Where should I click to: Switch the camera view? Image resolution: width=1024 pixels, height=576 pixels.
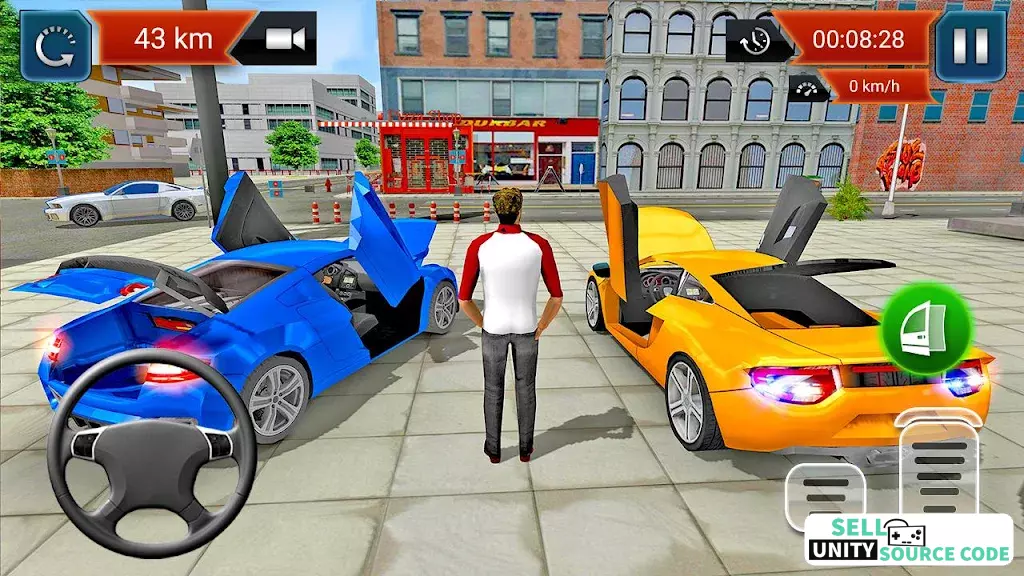[285, 38]
